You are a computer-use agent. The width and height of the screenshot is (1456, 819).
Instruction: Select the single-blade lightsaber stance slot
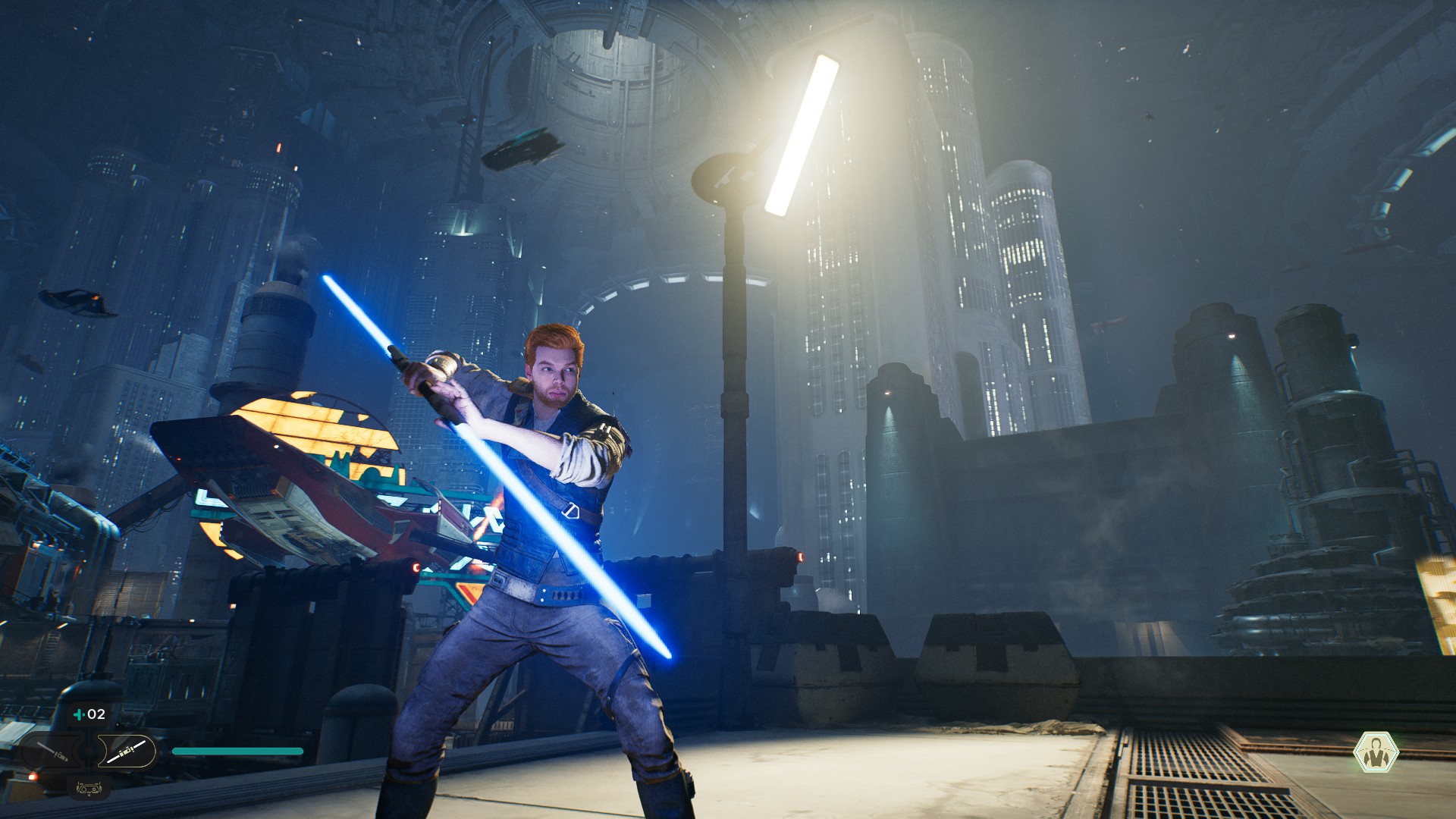[x=53, y=752]
